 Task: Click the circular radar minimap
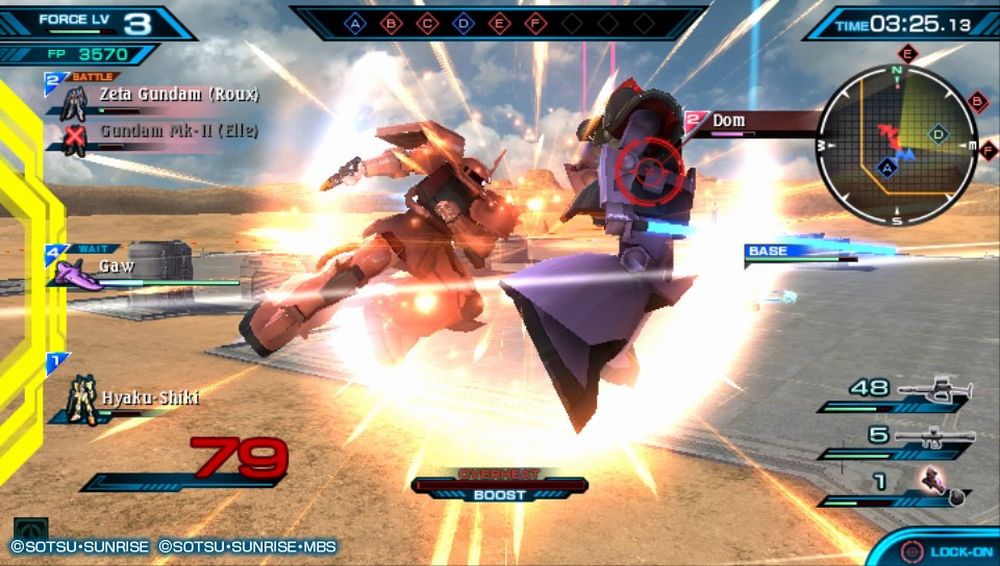tap(896, 145)
